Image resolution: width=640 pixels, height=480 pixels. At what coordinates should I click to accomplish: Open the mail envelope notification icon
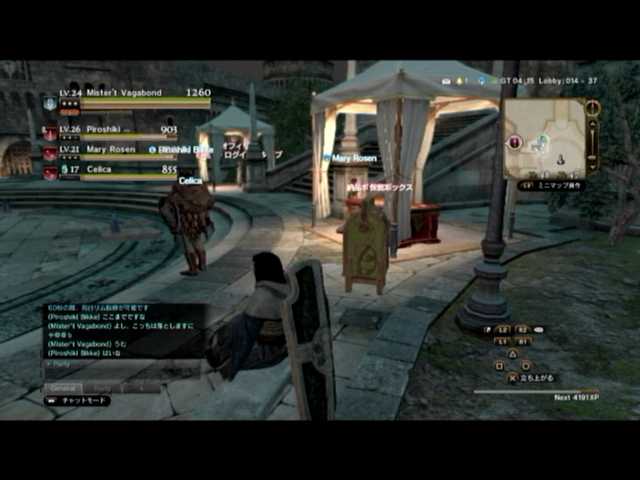(449, 80)
